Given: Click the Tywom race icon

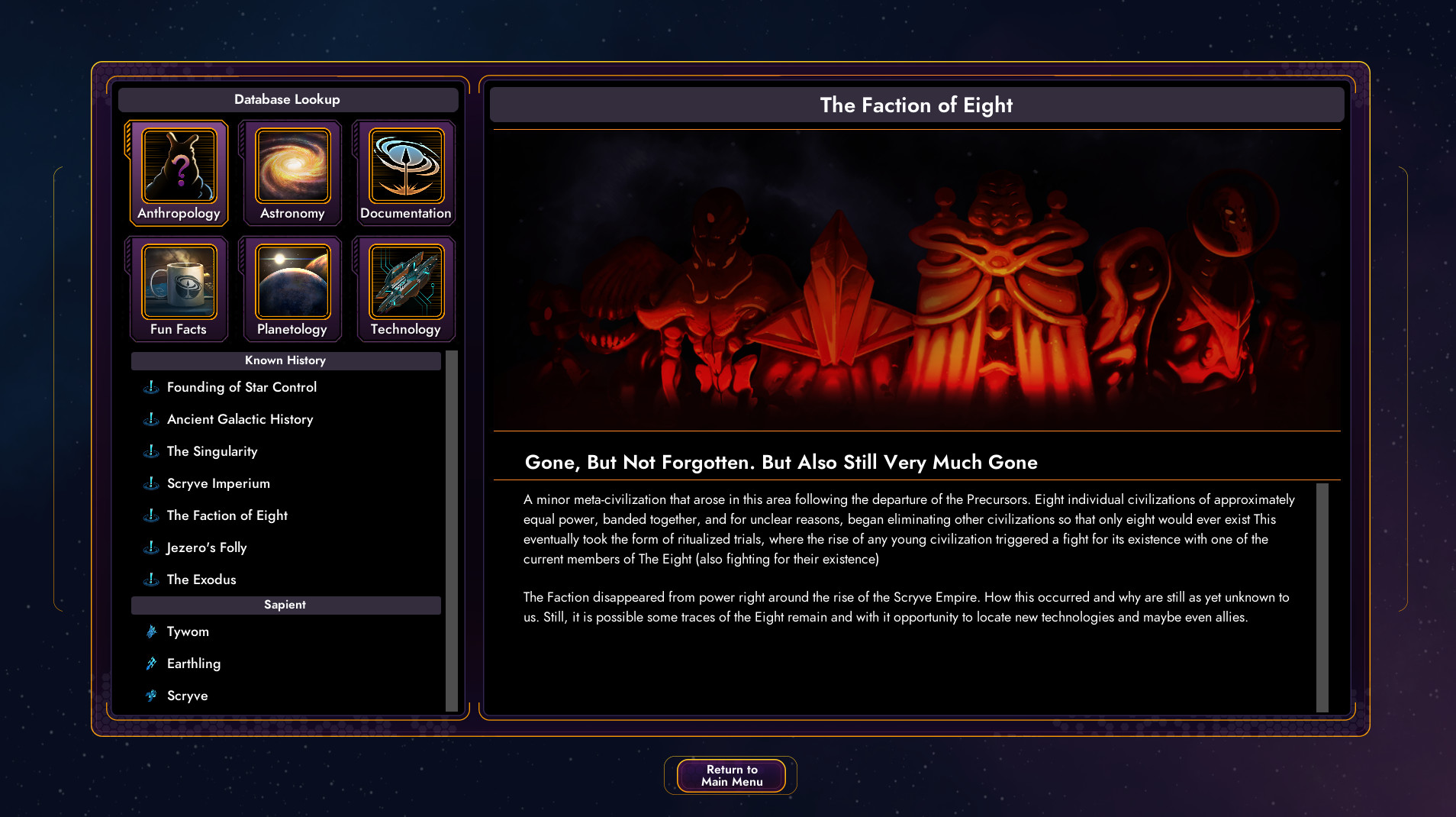Looking at the screenshot, I should 188,631.
